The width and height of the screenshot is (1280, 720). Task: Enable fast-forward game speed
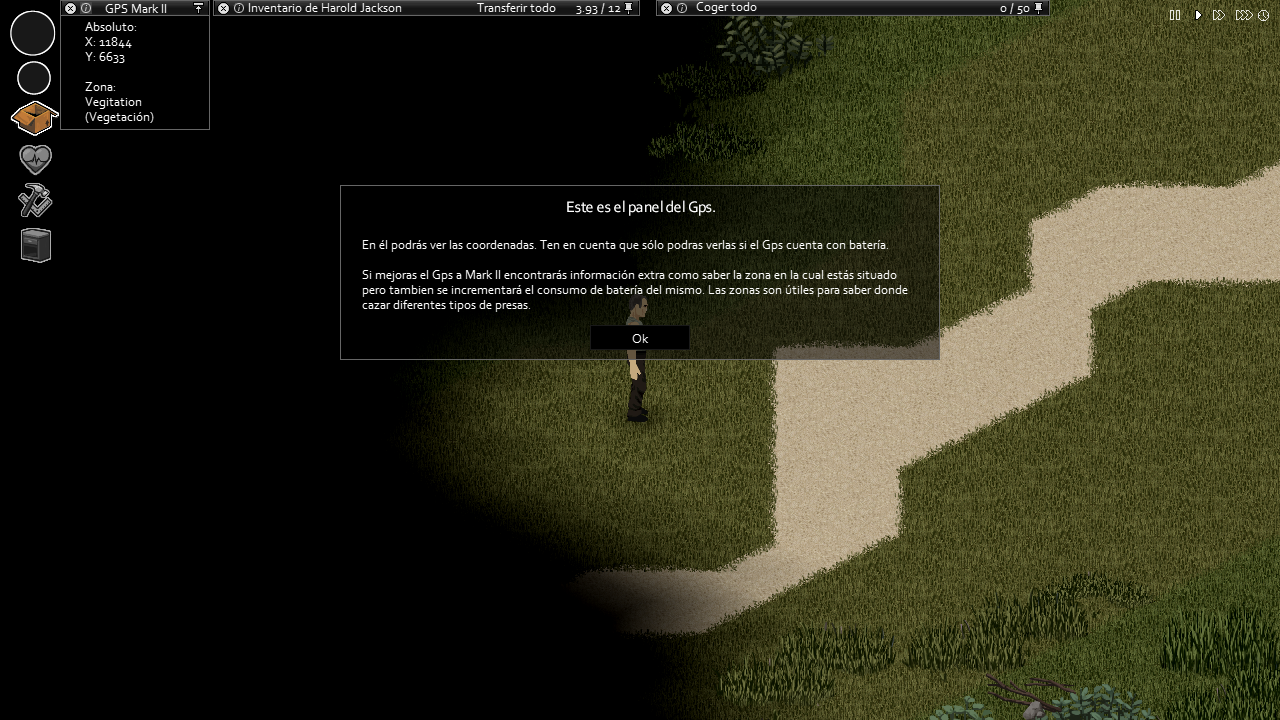[1218, 15]
